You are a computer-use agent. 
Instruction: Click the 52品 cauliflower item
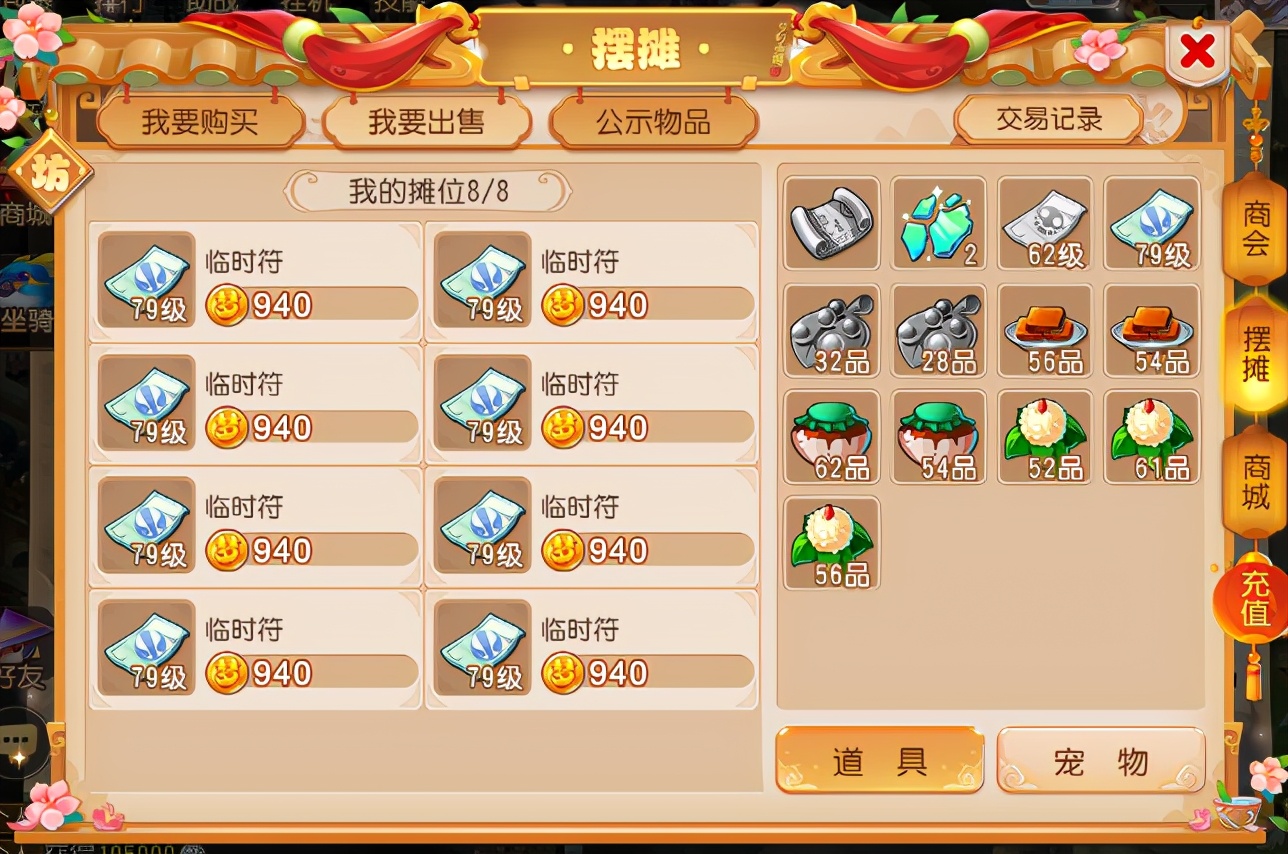coord(1044,436)
